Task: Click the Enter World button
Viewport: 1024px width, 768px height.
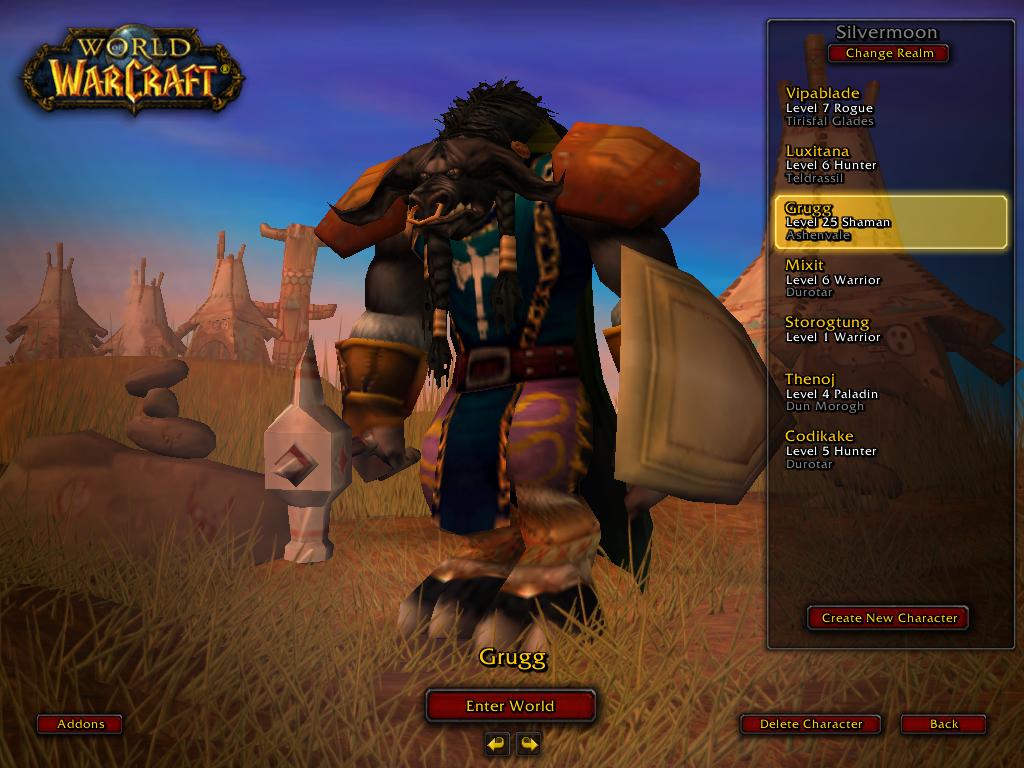Action: (x=510, y=706)
